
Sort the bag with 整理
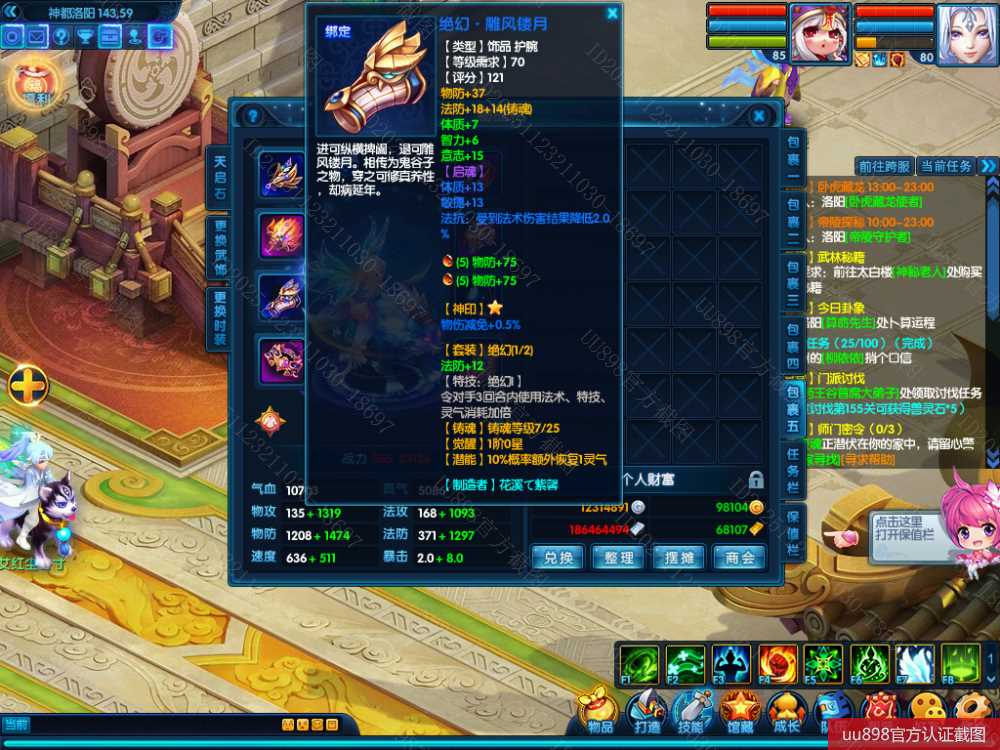click(619, 557)
